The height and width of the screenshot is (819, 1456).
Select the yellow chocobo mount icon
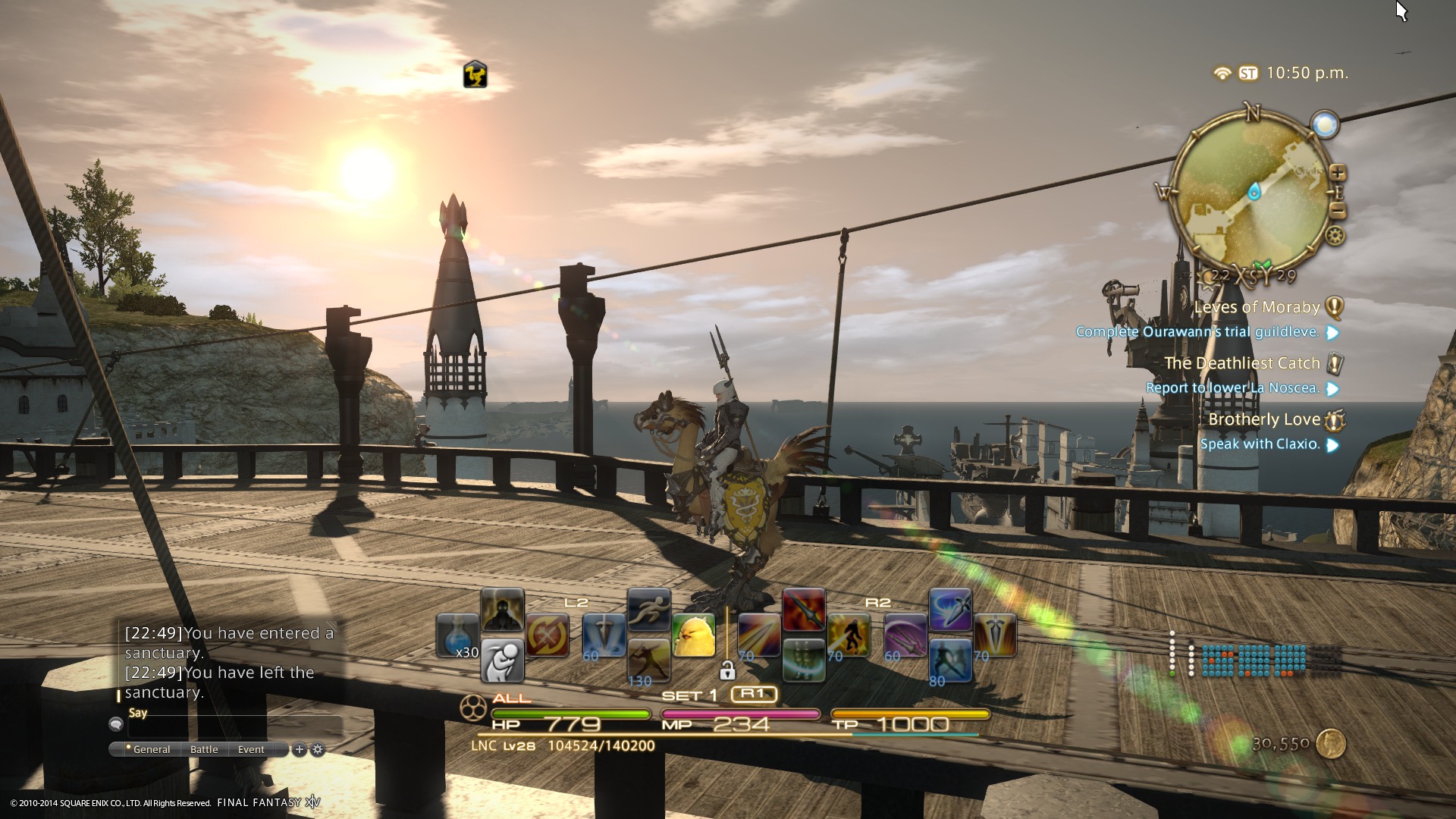pos(694,635)
